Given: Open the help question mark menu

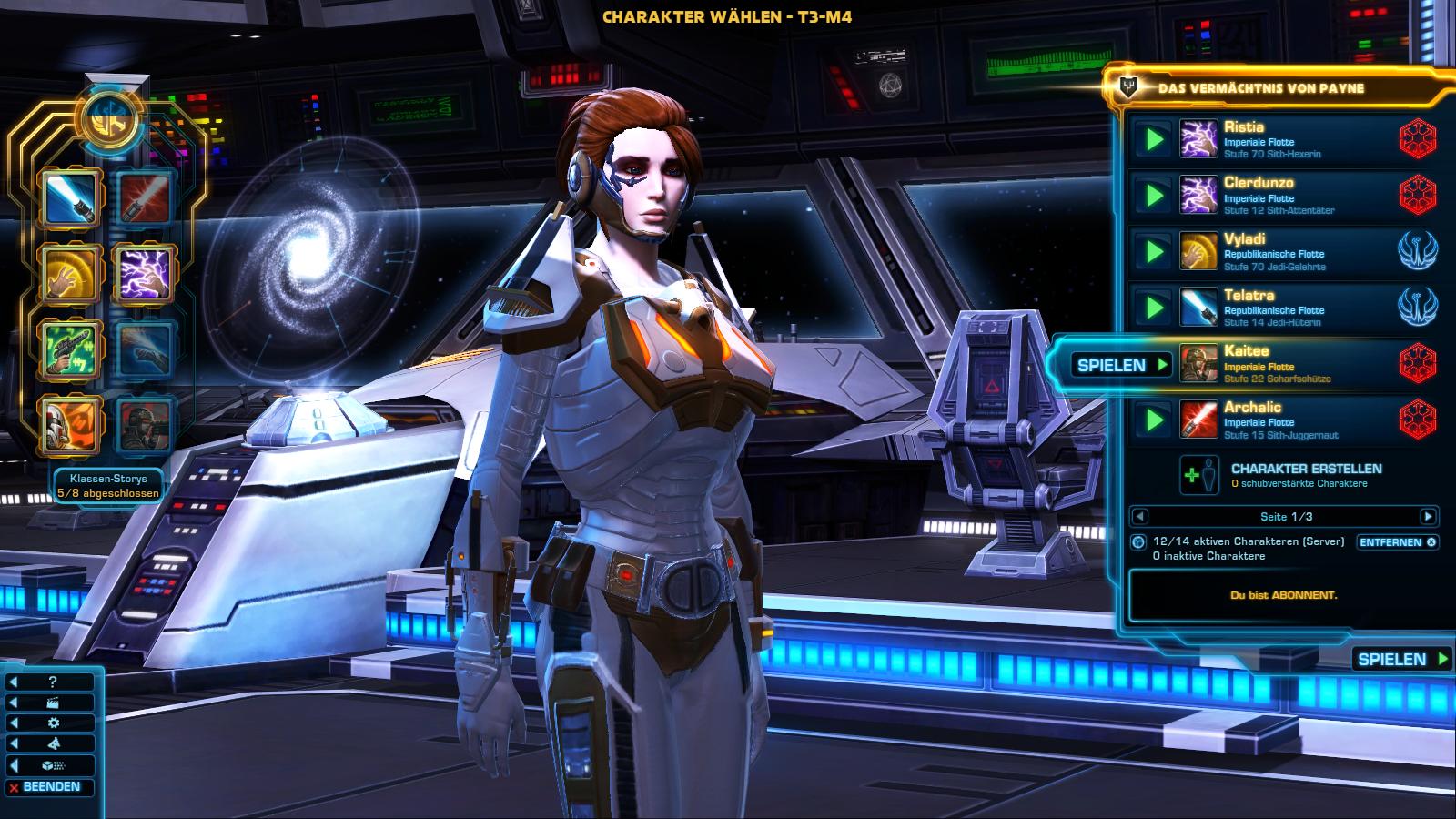Looking at the screenshot, I should (52, 682).
